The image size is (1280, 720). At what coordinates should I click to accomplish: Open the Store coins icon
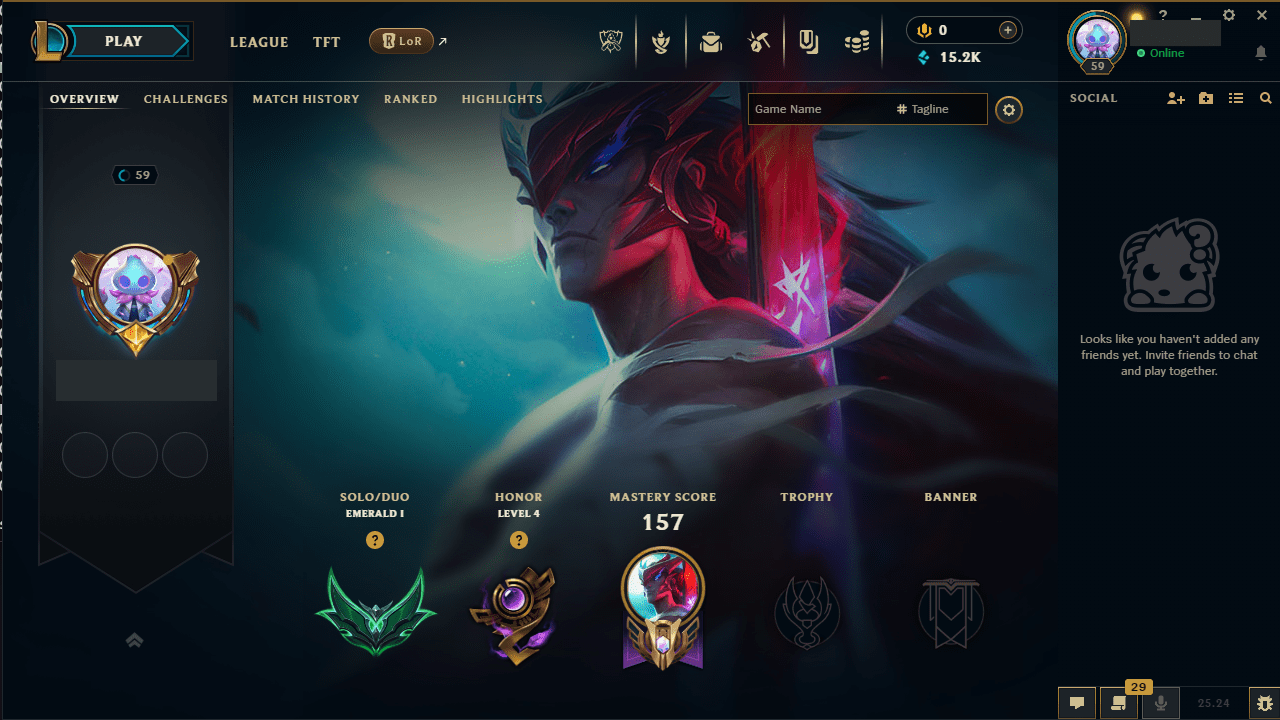coord(857,41)
